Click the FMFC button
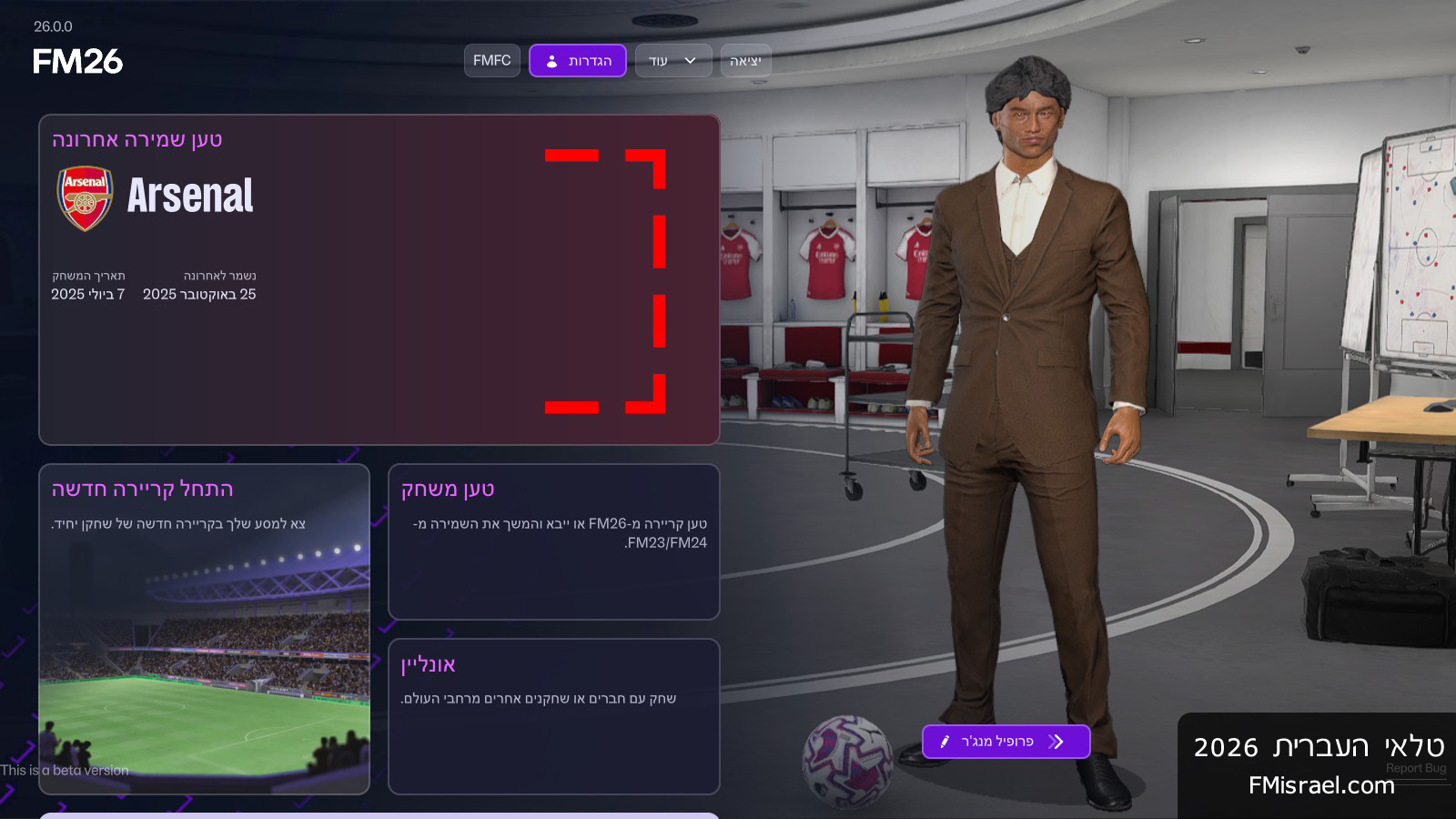Image resolution: width=1456 pixels, height=819 pixels. click(x=492, y=61)
